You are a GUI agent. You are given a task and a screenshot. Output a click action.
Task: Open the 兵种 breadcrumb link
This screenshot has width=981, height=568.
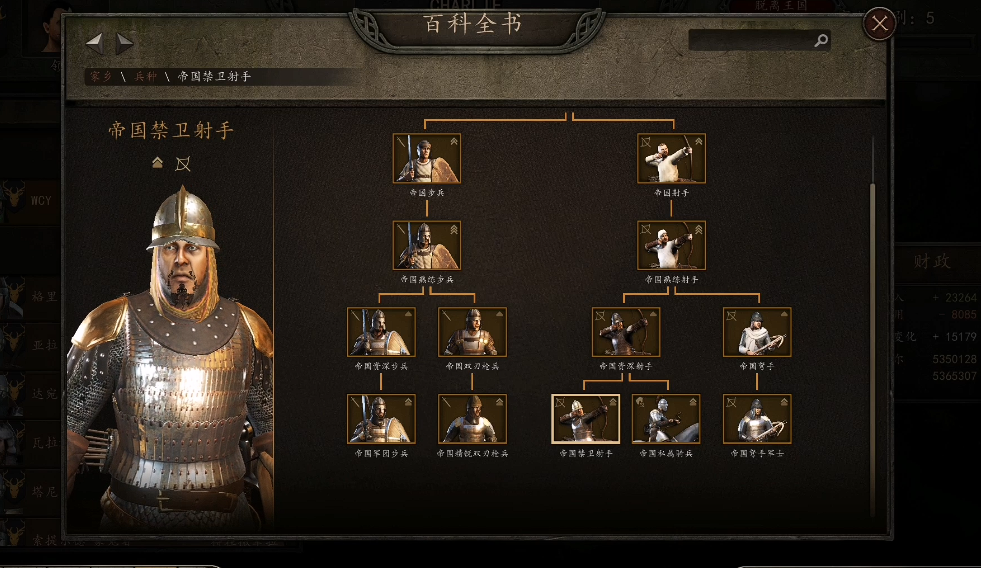point(146,76)
